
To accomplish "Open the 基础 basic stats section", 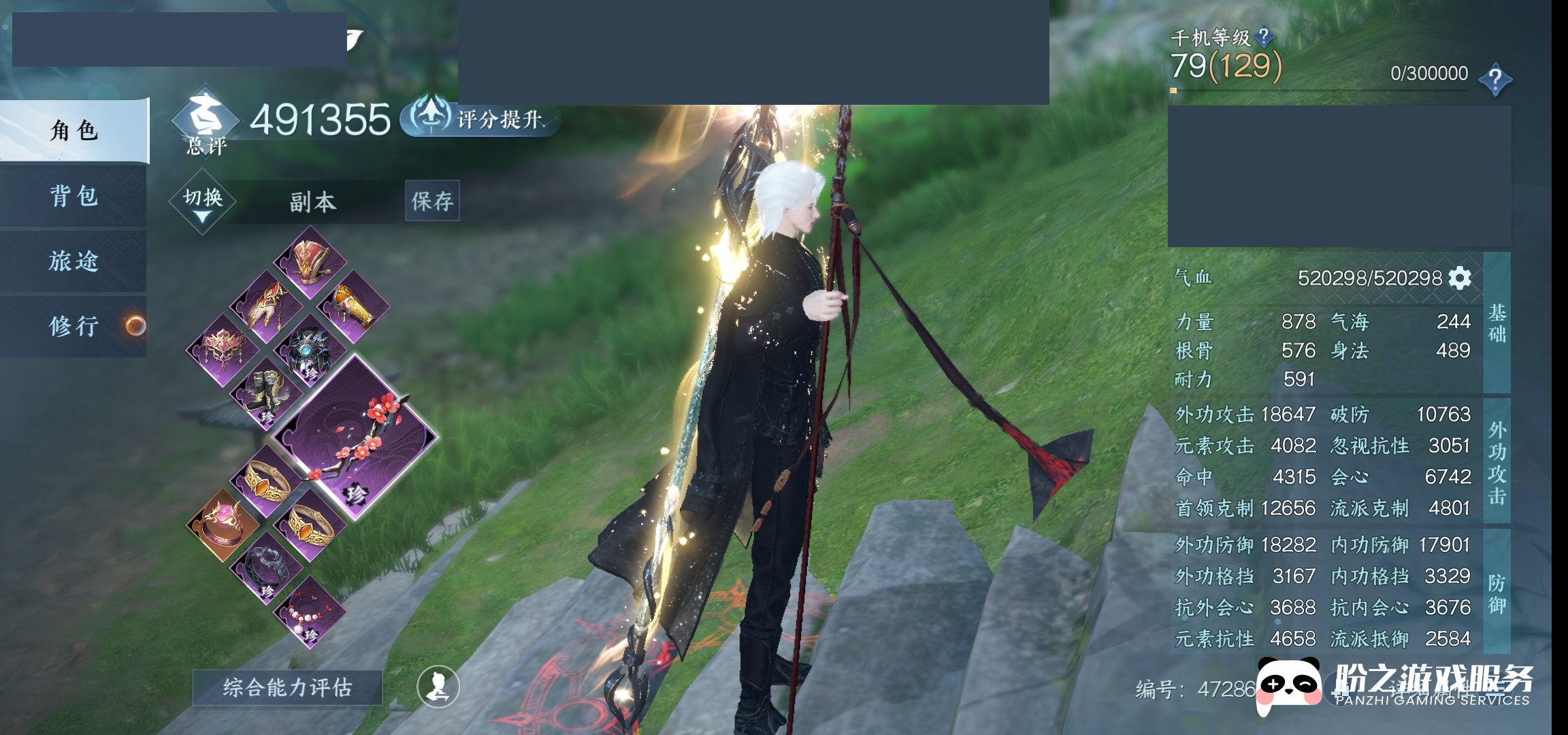I will tap(1497, 323).
